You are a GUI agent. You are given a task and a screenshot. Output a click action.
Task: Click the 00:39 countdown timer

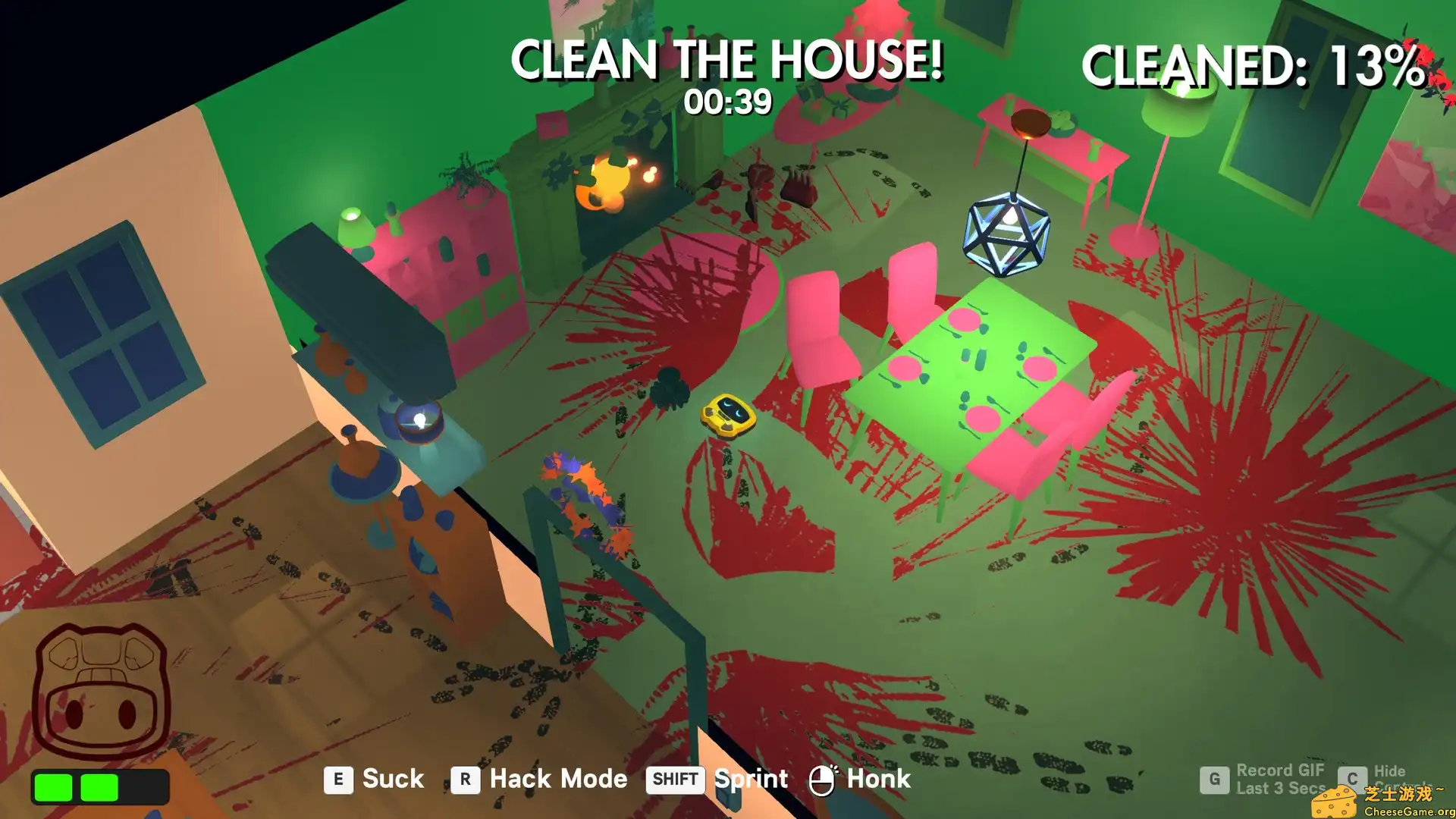[726, 100]
